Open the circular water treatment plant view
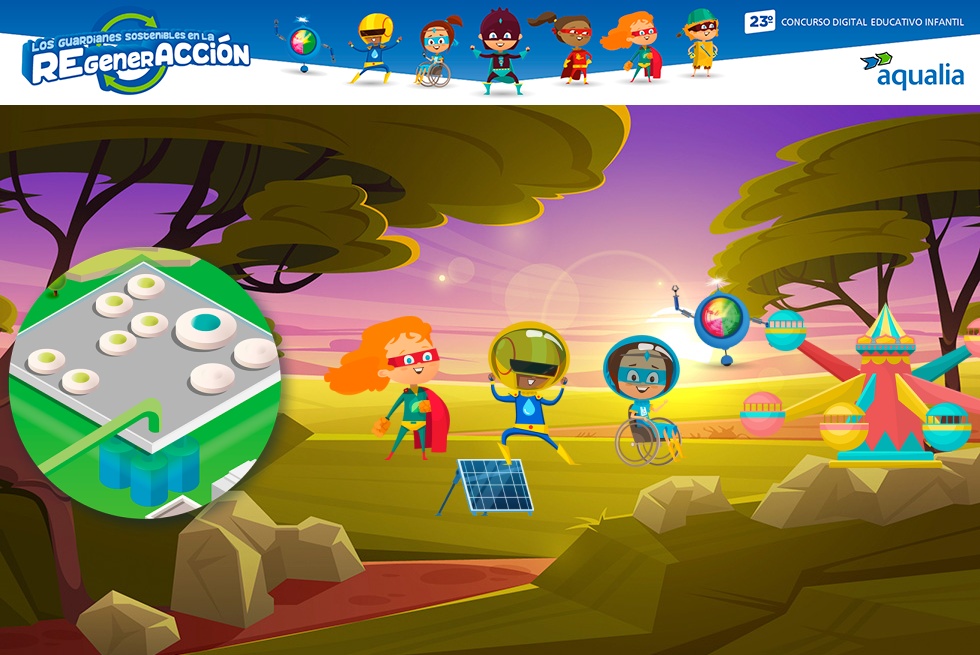The width and height of the screenshot is (980, 655). point(145,384)
